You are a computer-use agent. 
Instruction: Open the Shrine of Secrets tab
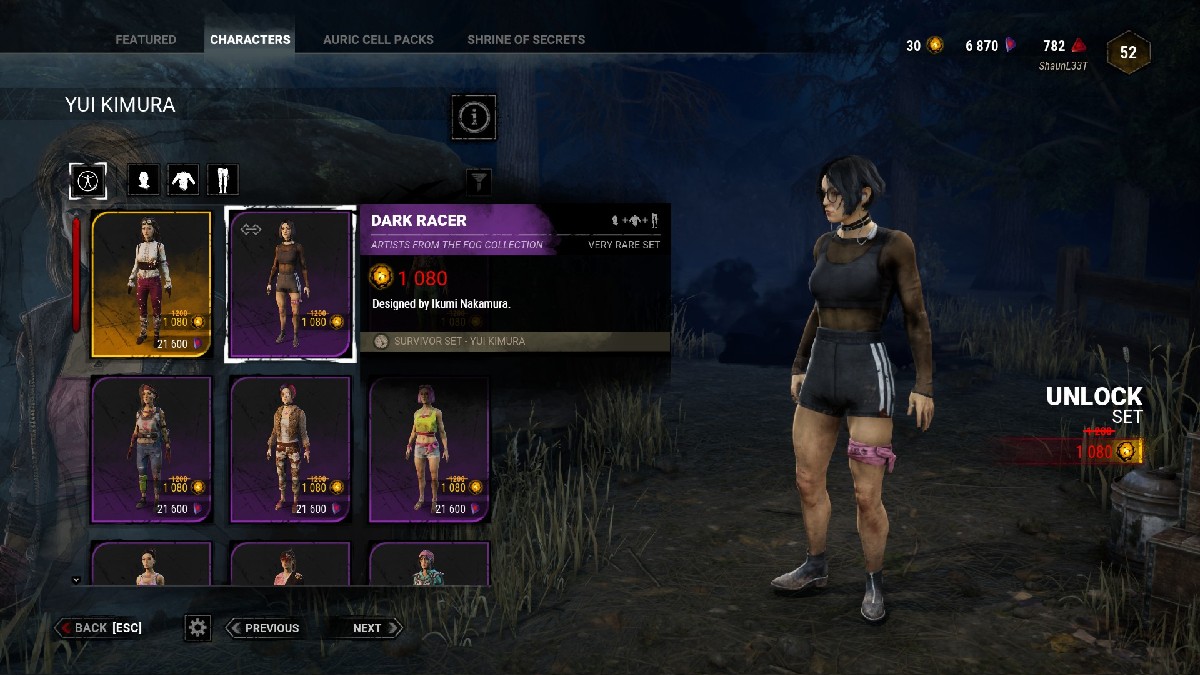[x=526, y=40]
